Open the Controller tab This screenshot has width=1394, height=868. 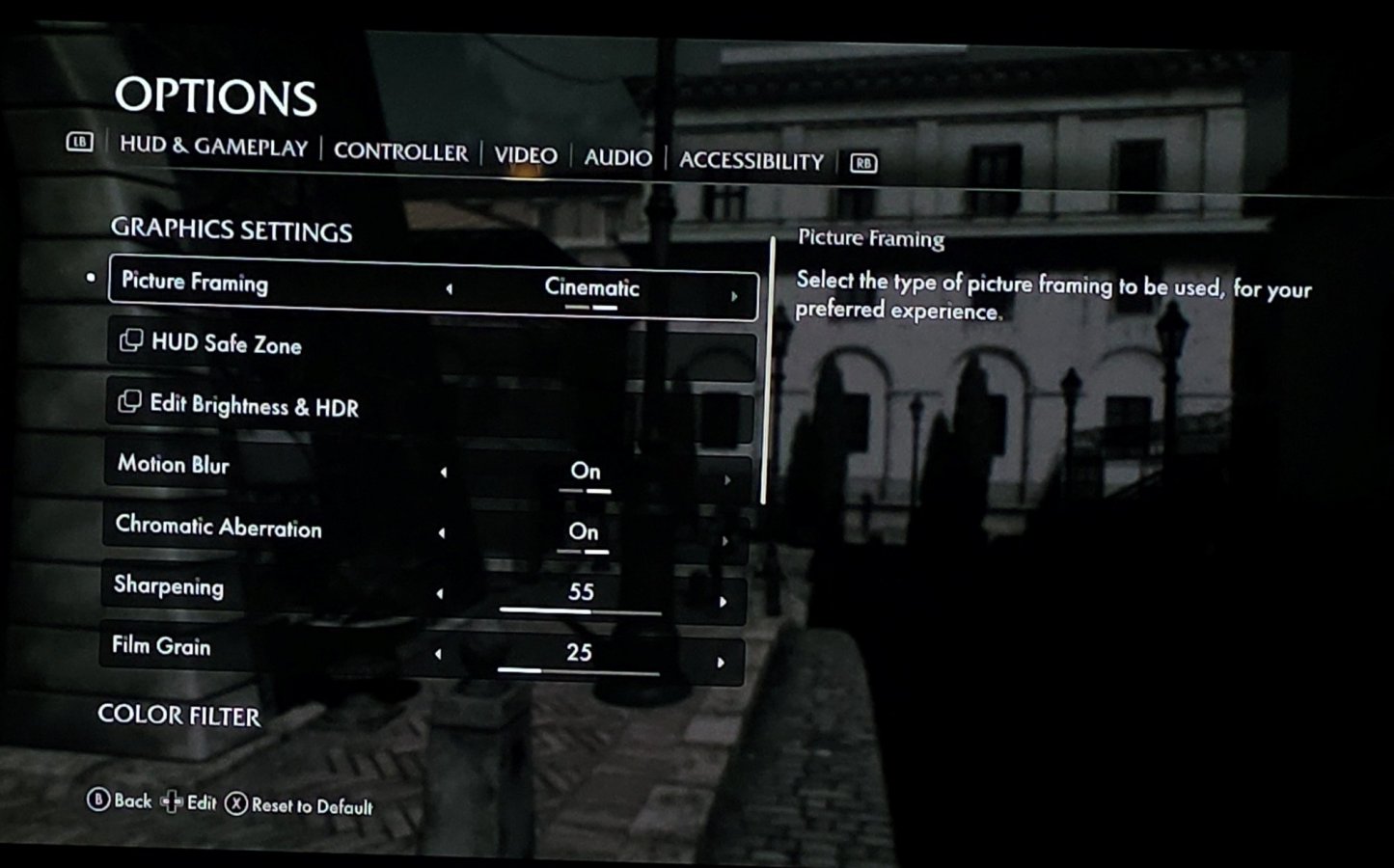click(x=400, y=152)
